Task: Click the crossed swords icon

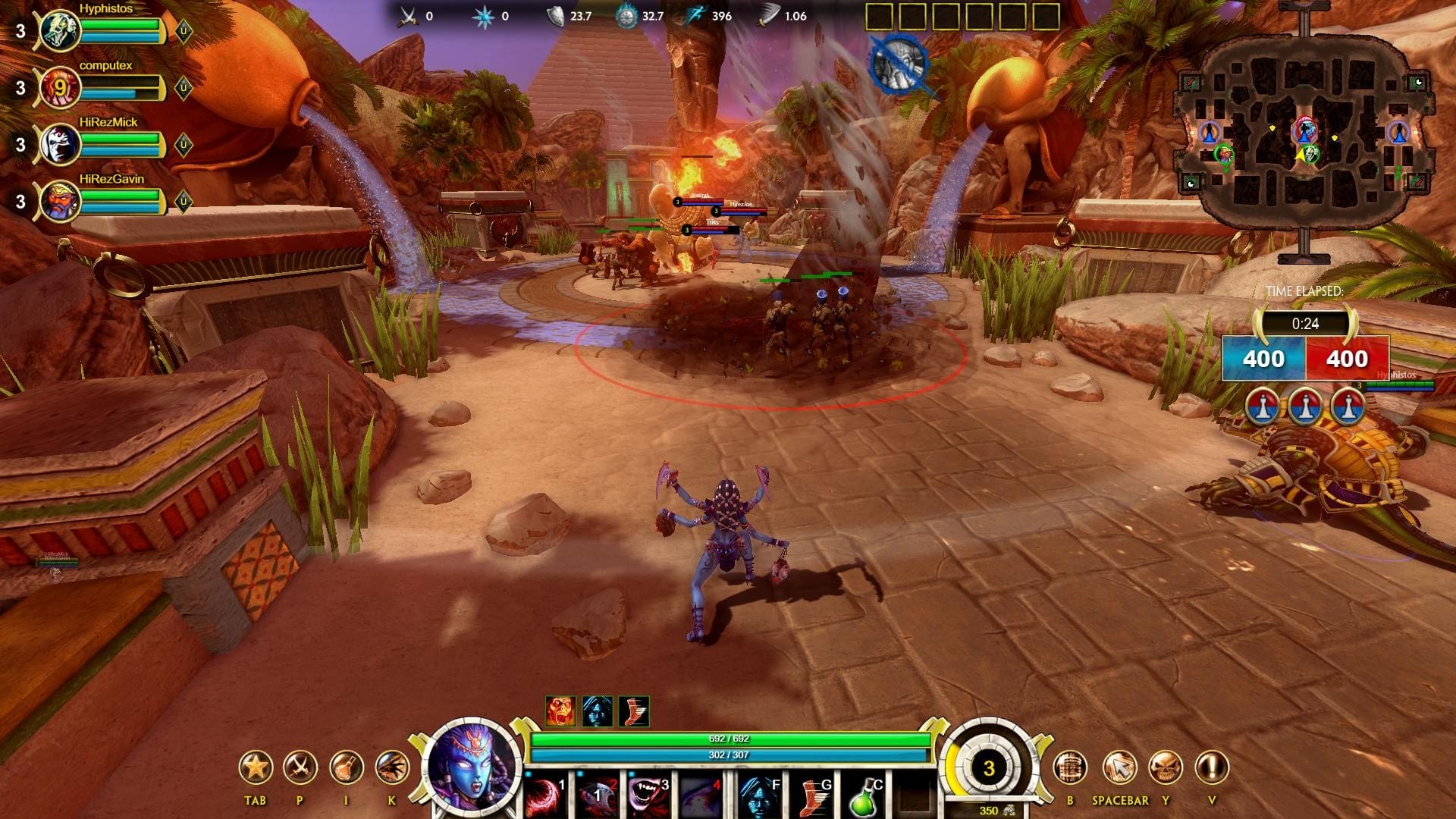Action: 300,767
